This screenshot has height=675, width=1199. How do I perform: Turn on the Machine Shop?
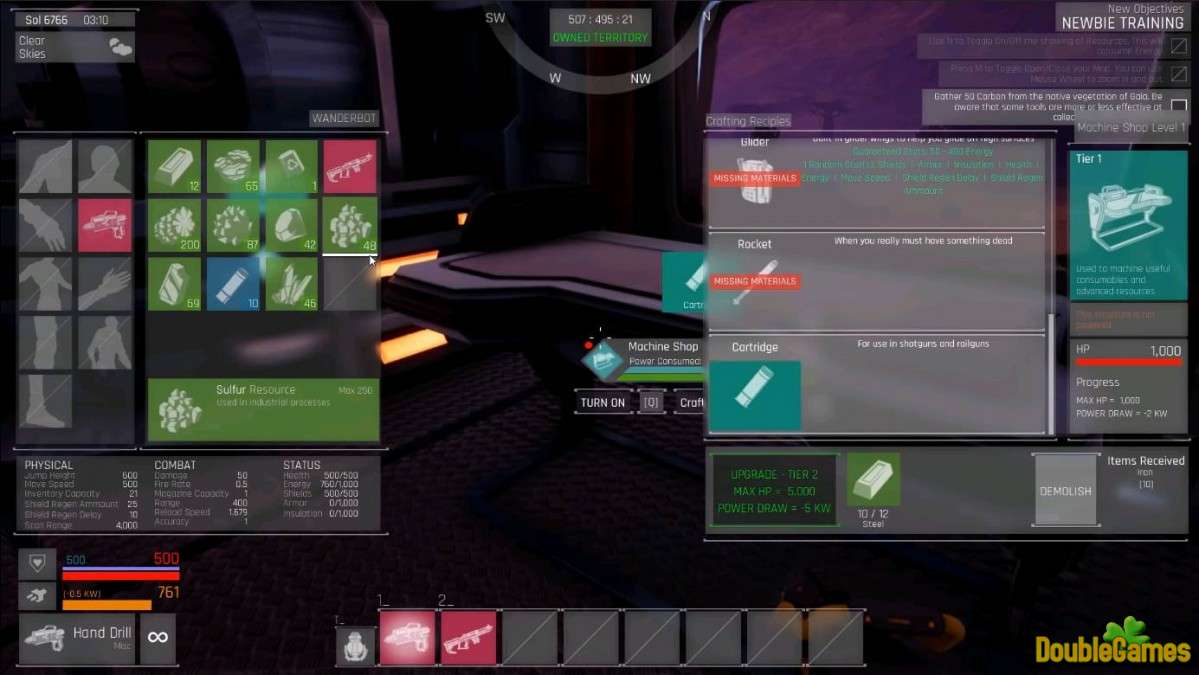pyautogui.click(x=603, y=403)
